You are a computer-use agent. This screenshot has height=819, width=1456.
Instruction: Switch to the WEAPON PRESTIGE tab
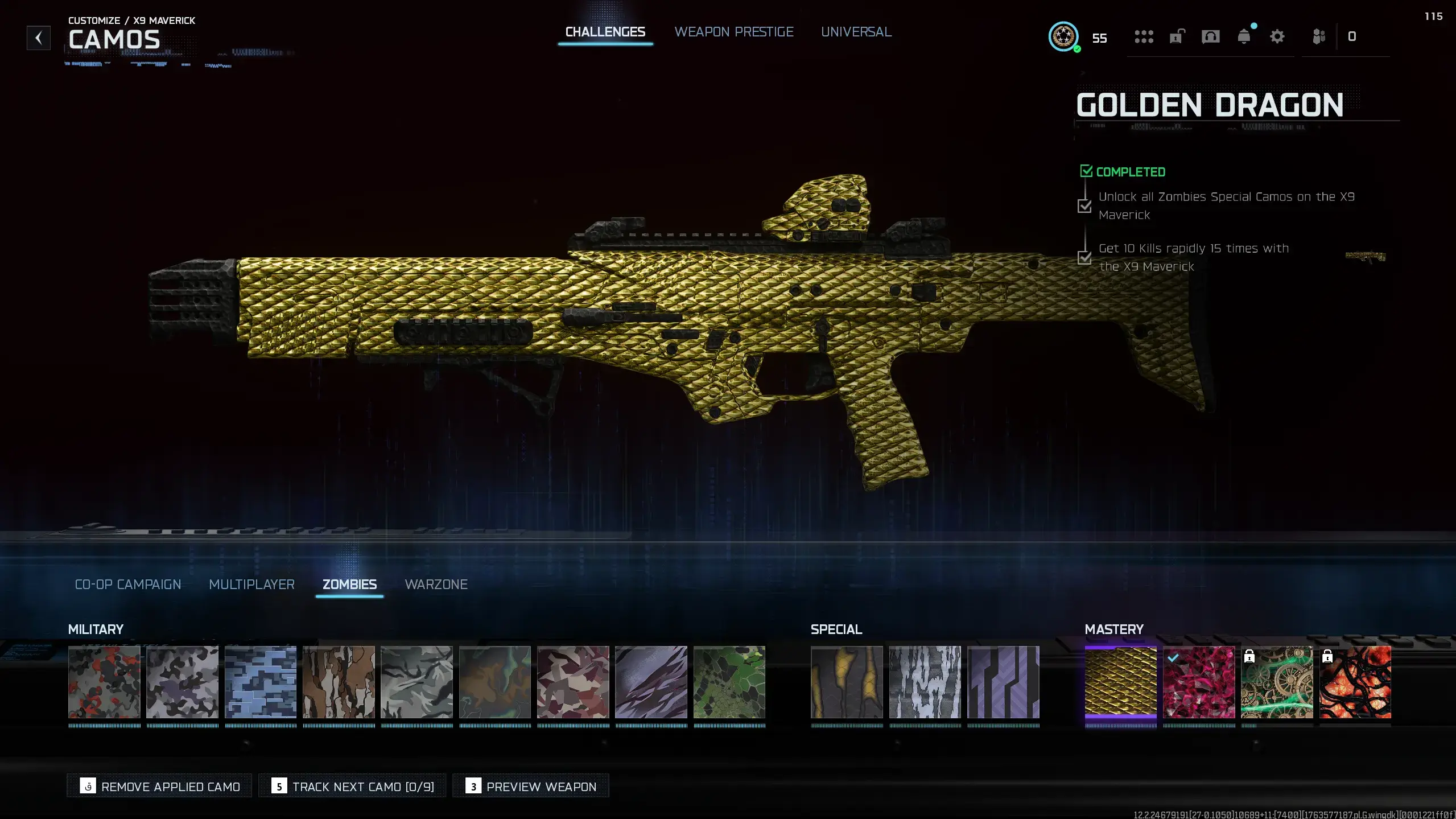pos(734,32)
